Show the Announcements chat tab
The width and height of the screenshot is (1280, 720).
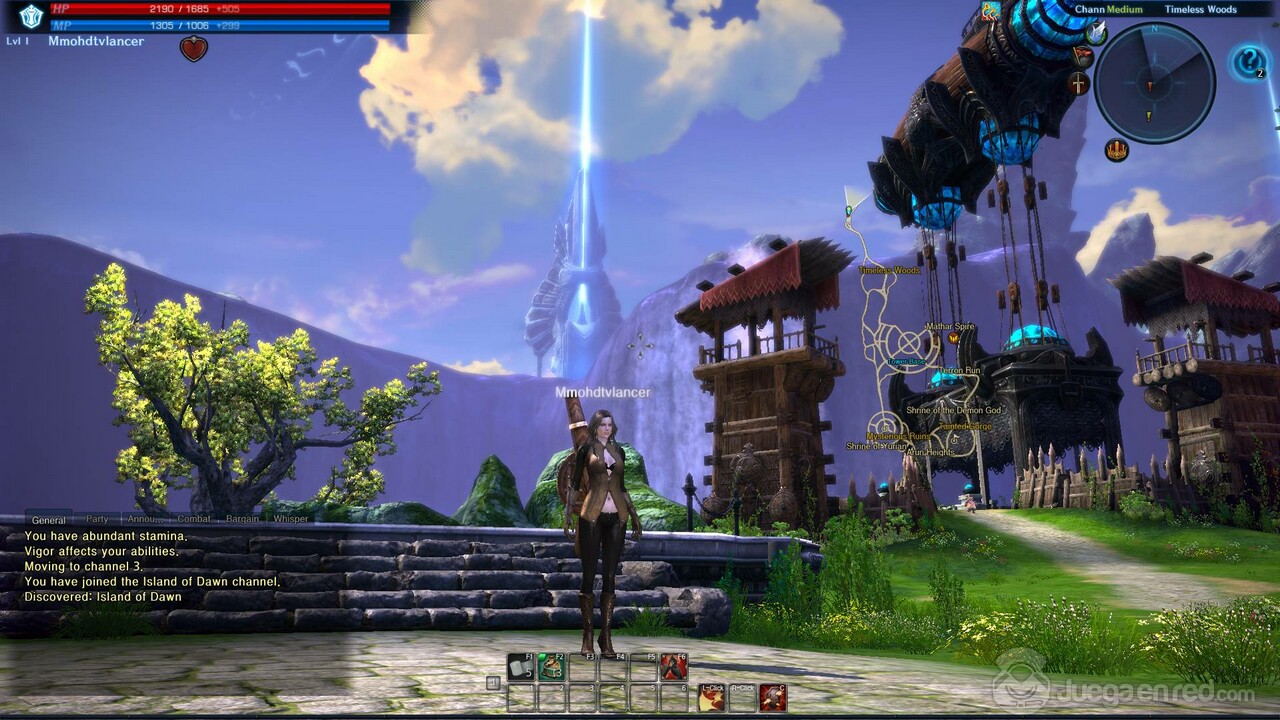pos(146,519)
